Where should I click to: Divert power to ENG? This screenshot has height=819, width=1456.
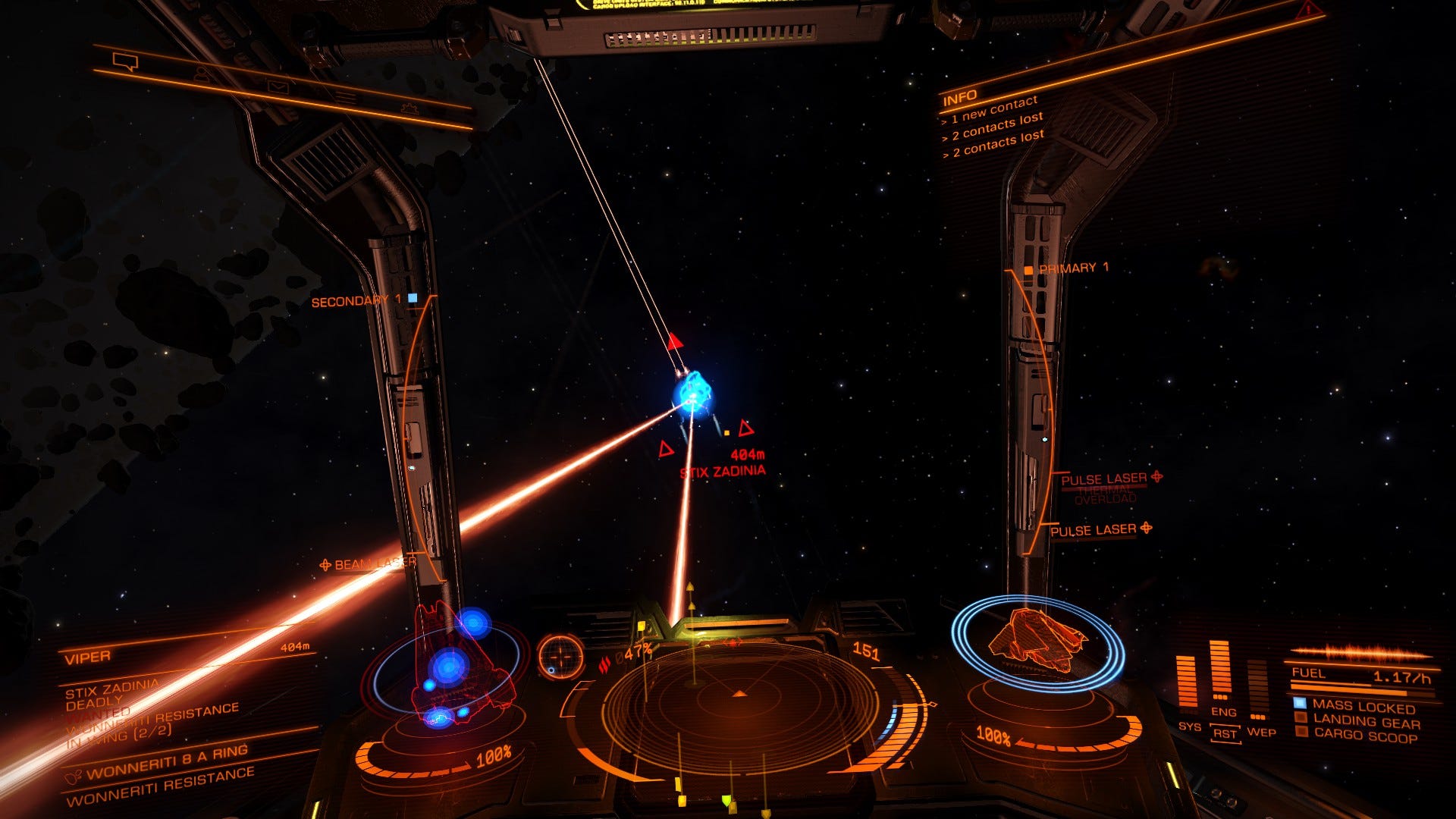[1223, 711]
